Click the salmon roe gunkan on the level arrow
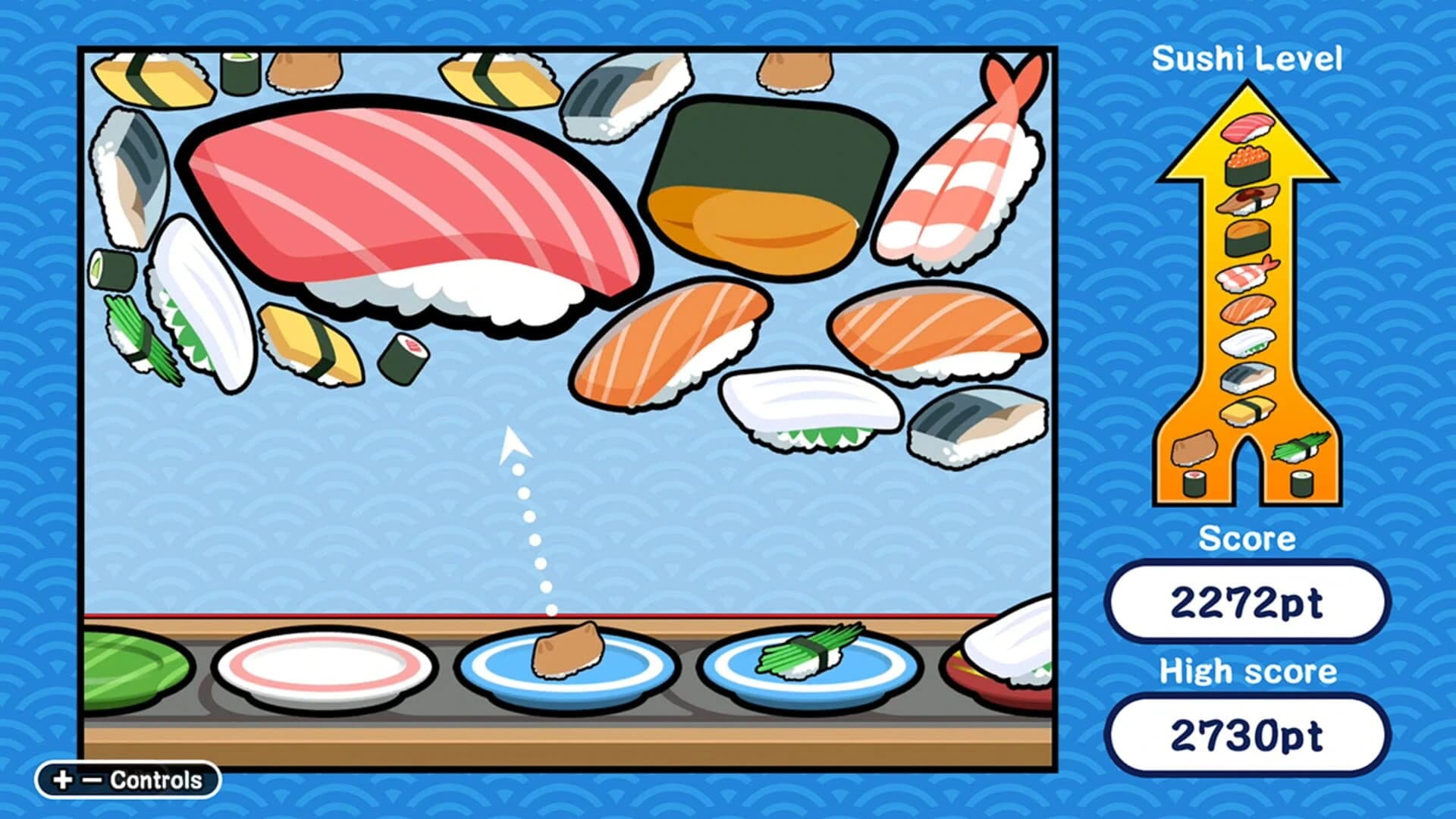 (1246, 167)
